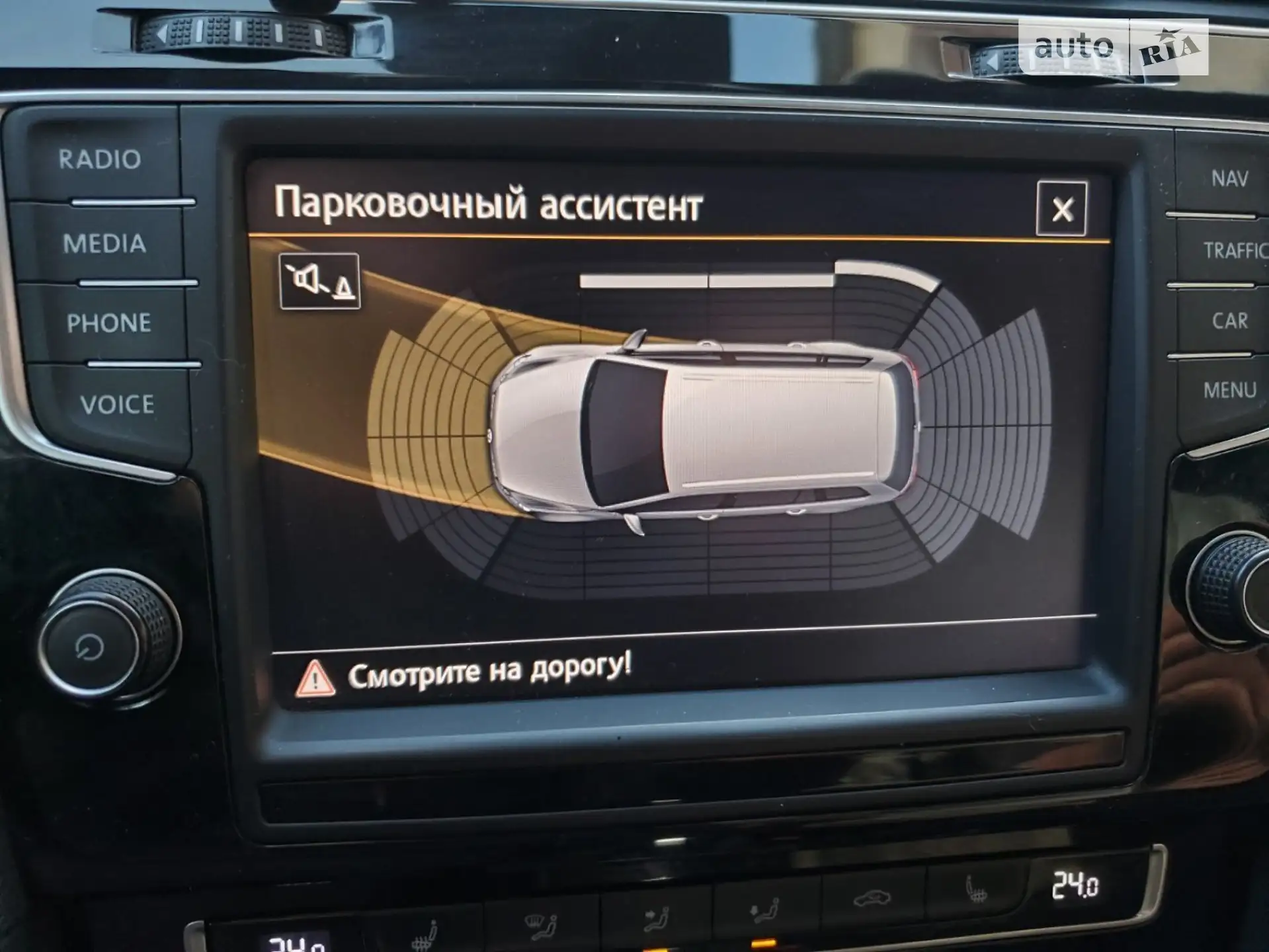Open the main MENU
This screenshot has width=1269, height=952.
tap(1229, 390)
